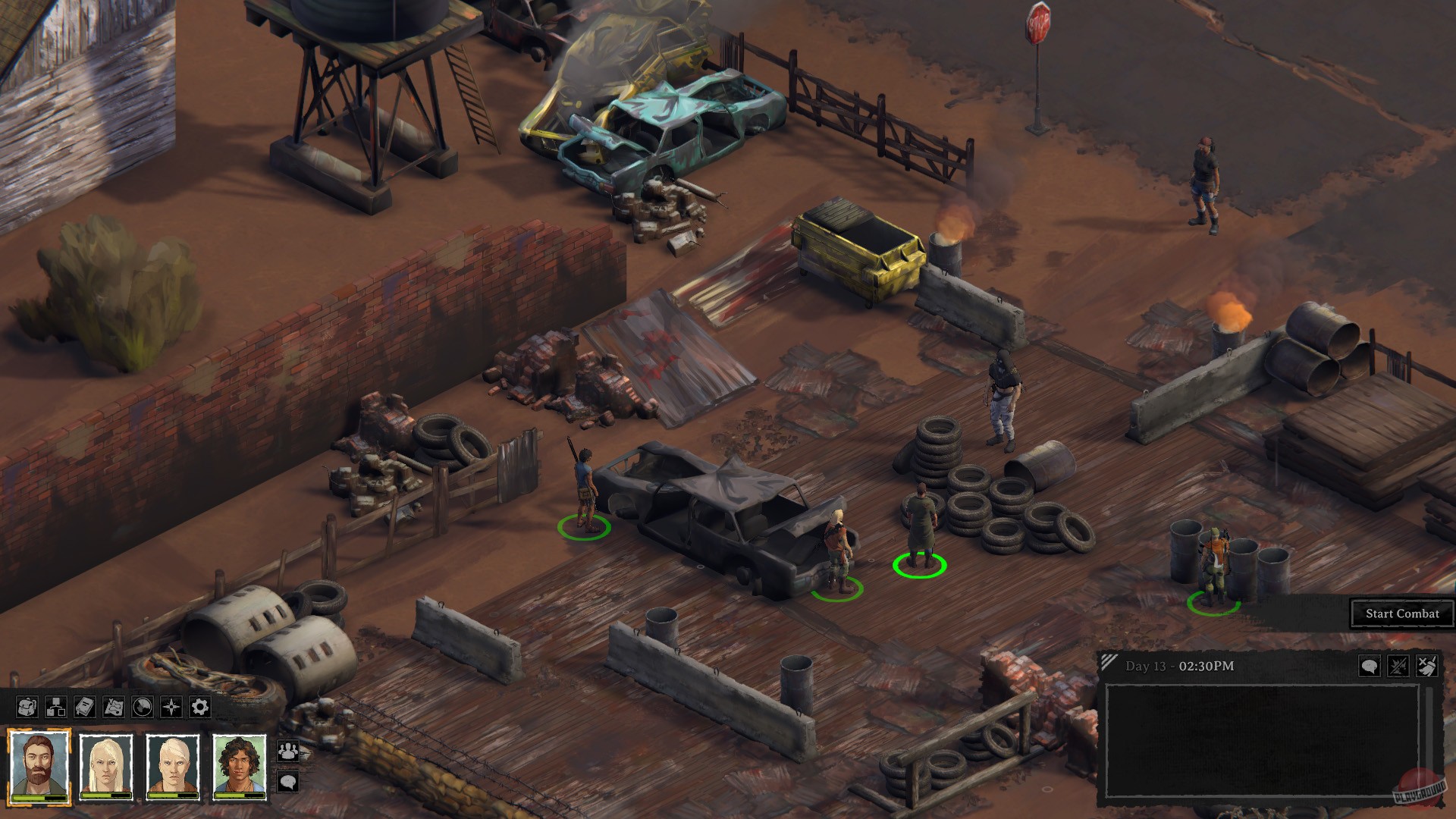The image size is (1456, 819).
Task: Open the journal book icon
Action: click(x=83, y=707)
